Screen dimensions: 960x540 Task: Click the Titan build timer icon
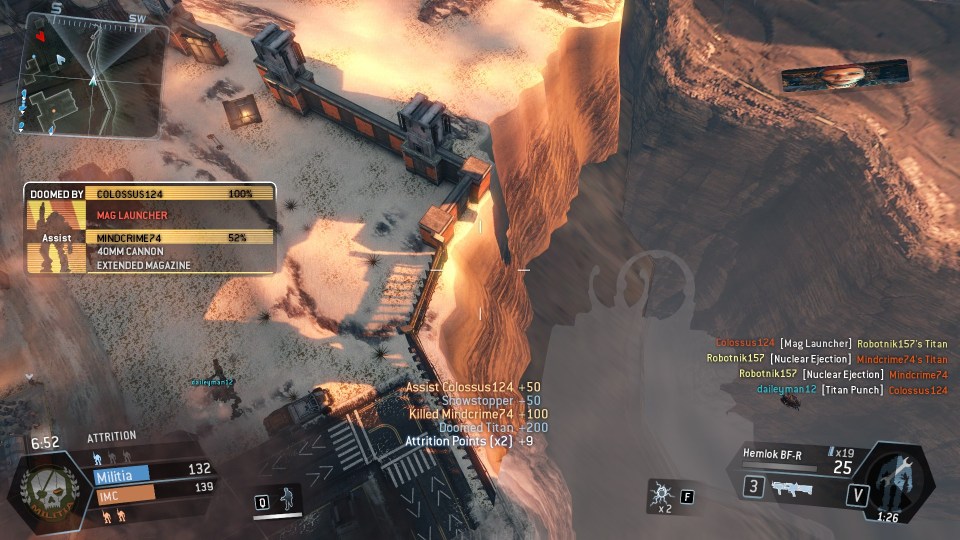pyautogui.click(x=899, y=480)
